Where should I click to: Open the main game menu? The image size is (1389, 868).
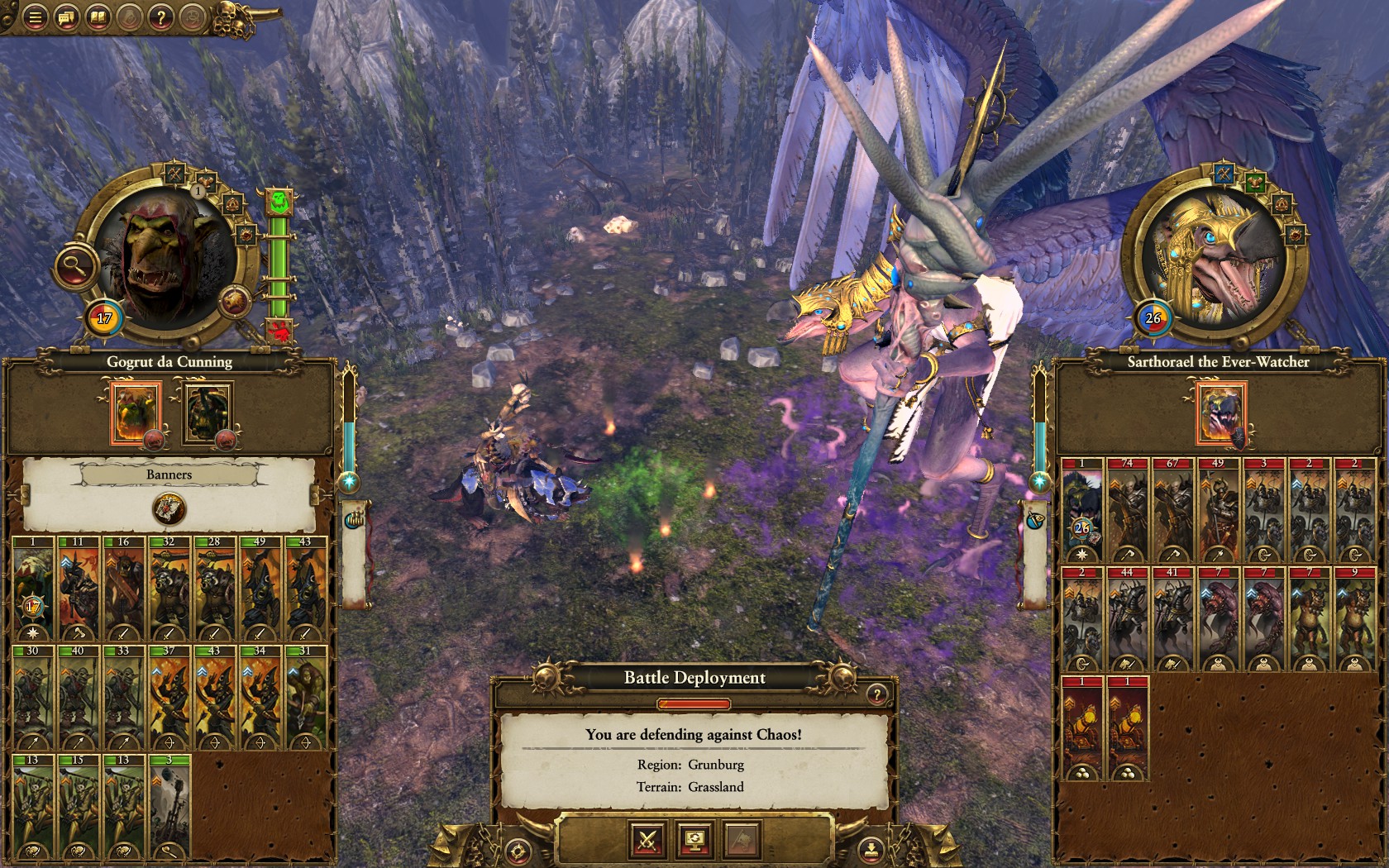point(34,17)
